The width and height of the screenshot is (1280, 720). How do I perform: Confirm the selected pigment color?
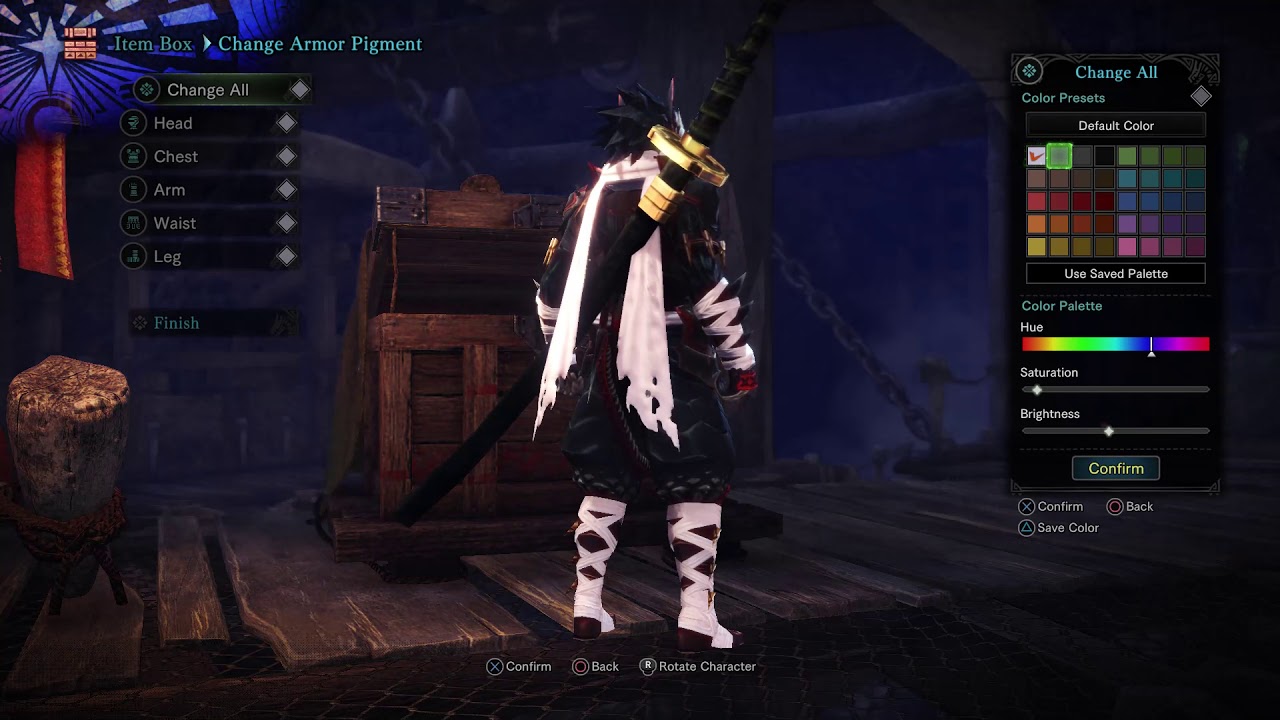(x=1115, y=469)
